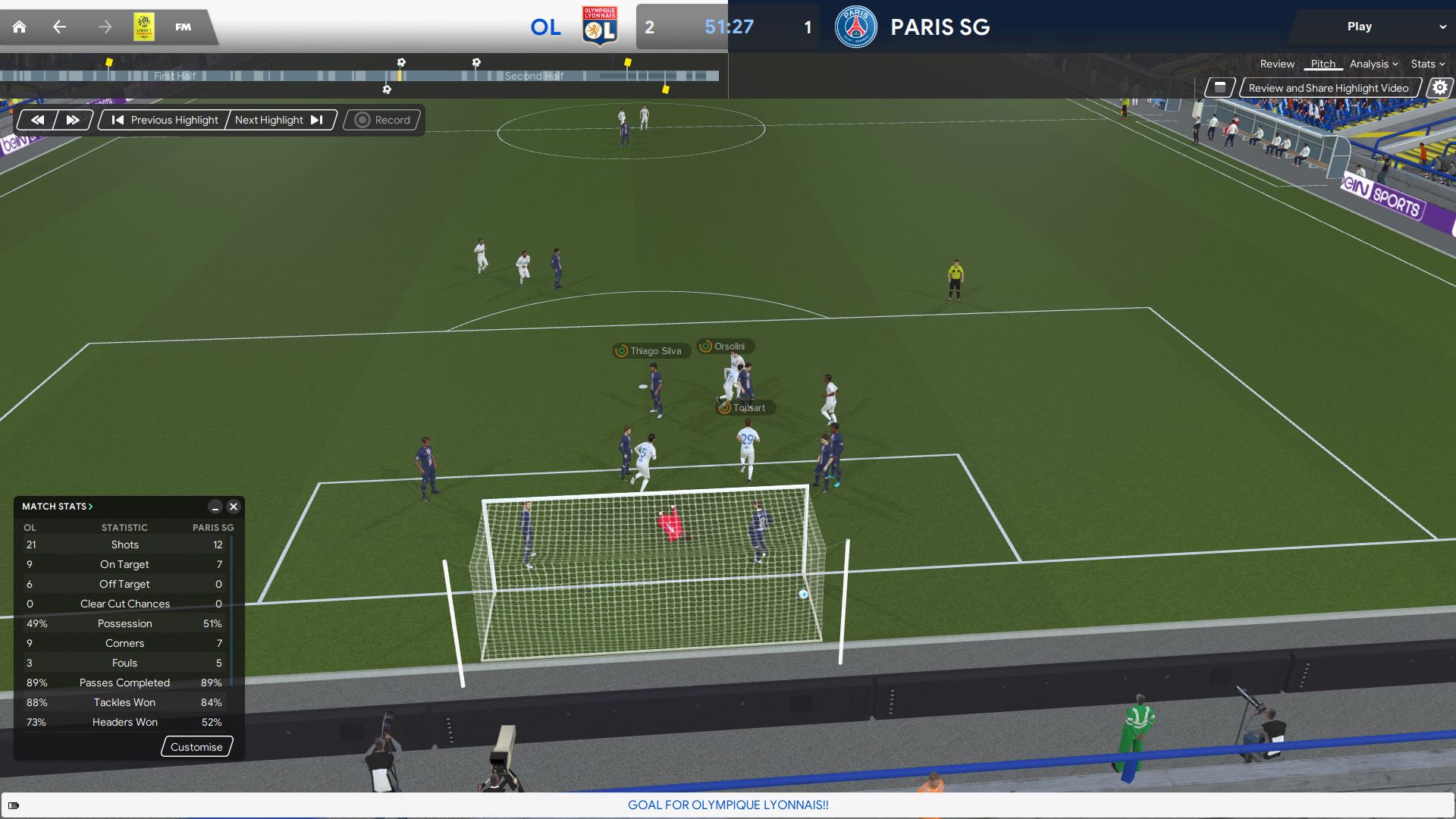Click Review and Share Highlight Video
Screen dimensions: 1456x819
1328,88
